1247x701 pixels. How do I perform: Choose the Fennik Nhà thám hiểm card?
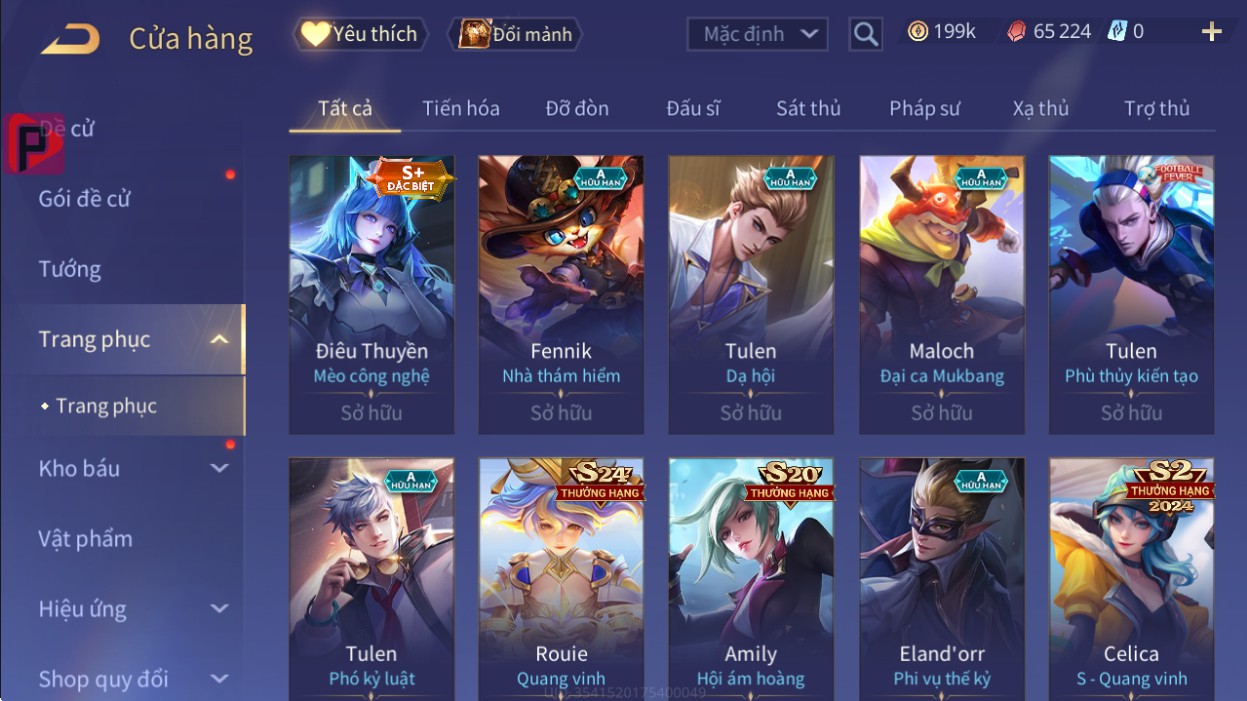(561, 294)
